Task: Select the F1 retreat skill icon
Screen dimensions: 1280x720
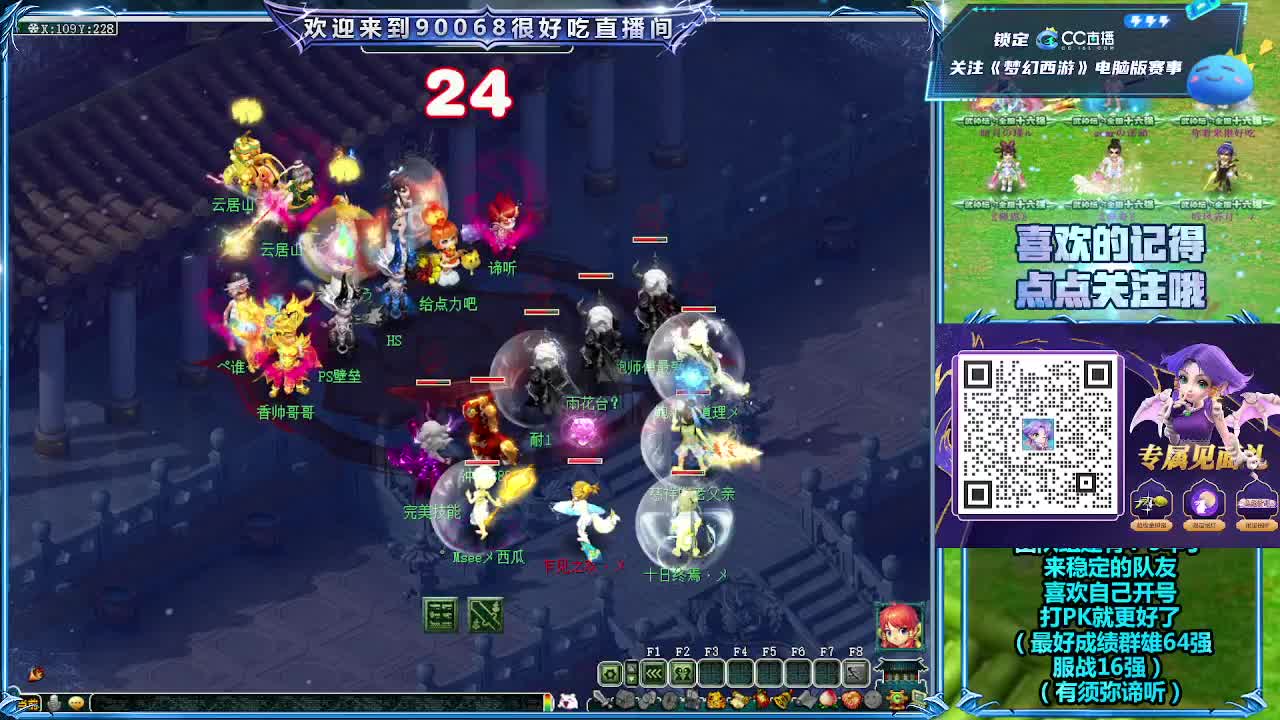Action: click(x=655, y=672)
